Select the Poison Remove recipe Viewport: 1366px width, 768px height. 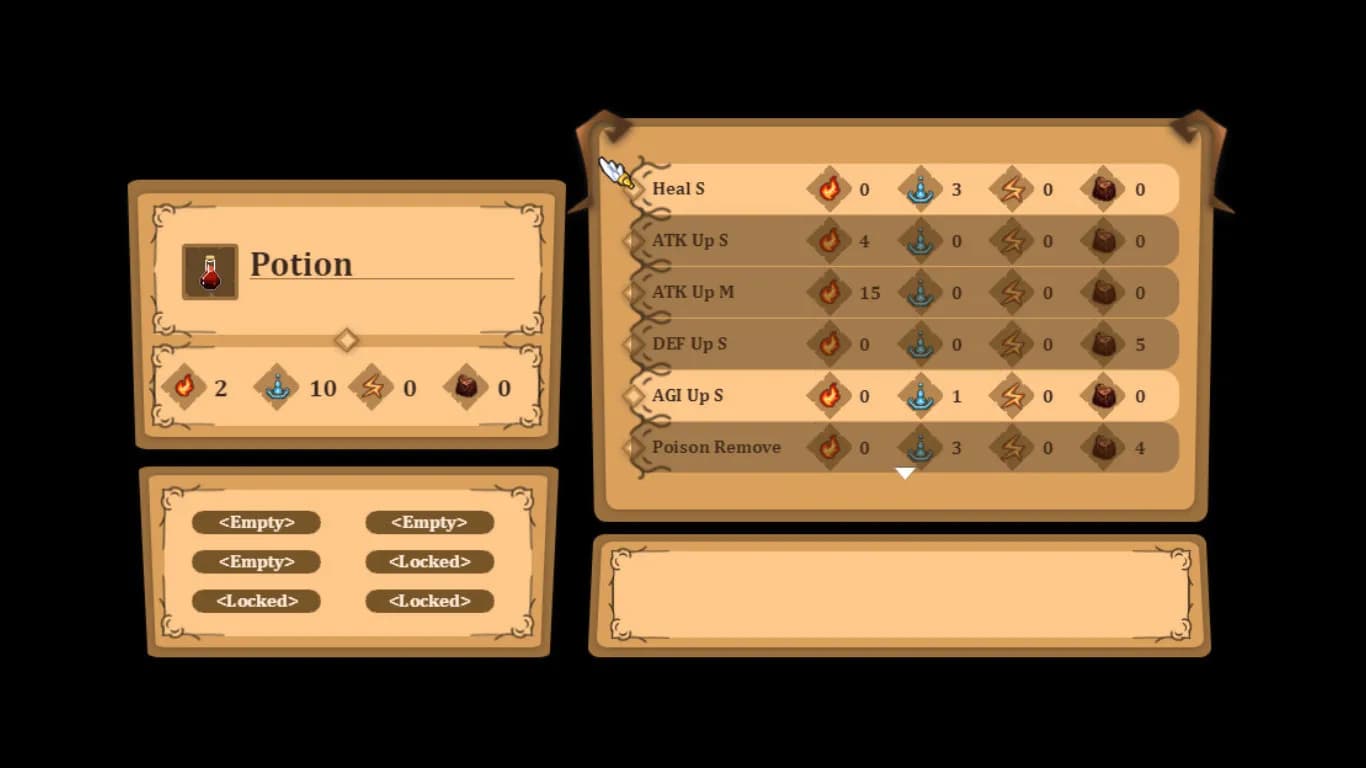click(715, 447)
